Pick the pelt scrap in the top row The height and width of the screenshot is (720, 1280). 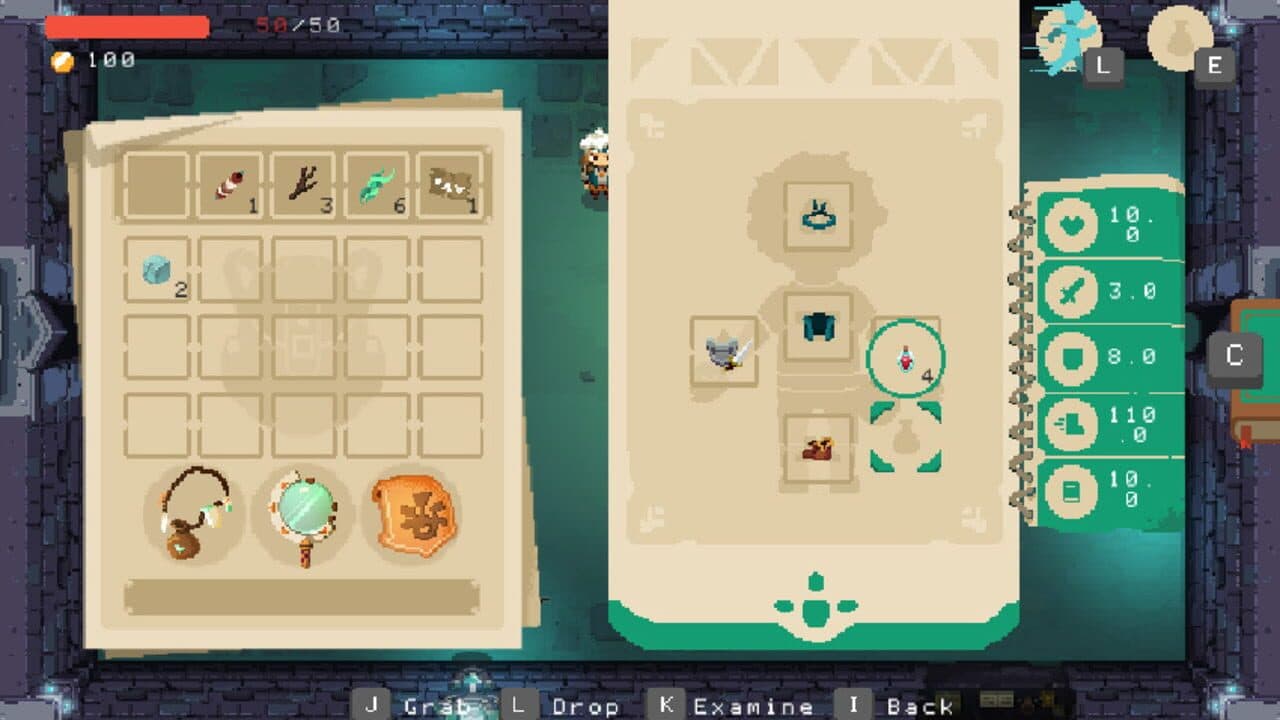tap(453, 183)
